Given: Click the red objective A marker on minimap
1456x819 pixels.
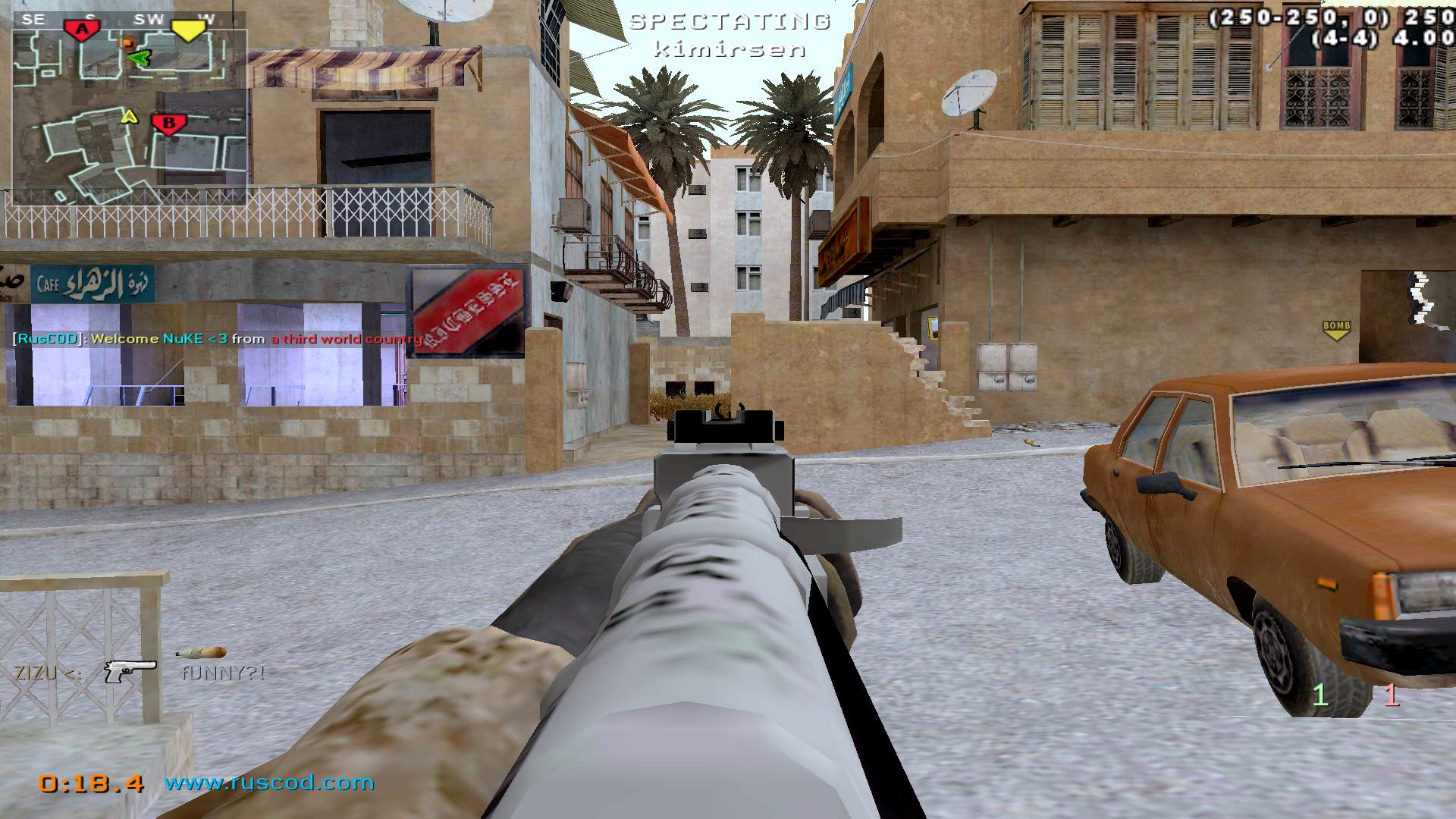Looking at the screenshot, I should (x=82, y=29).
